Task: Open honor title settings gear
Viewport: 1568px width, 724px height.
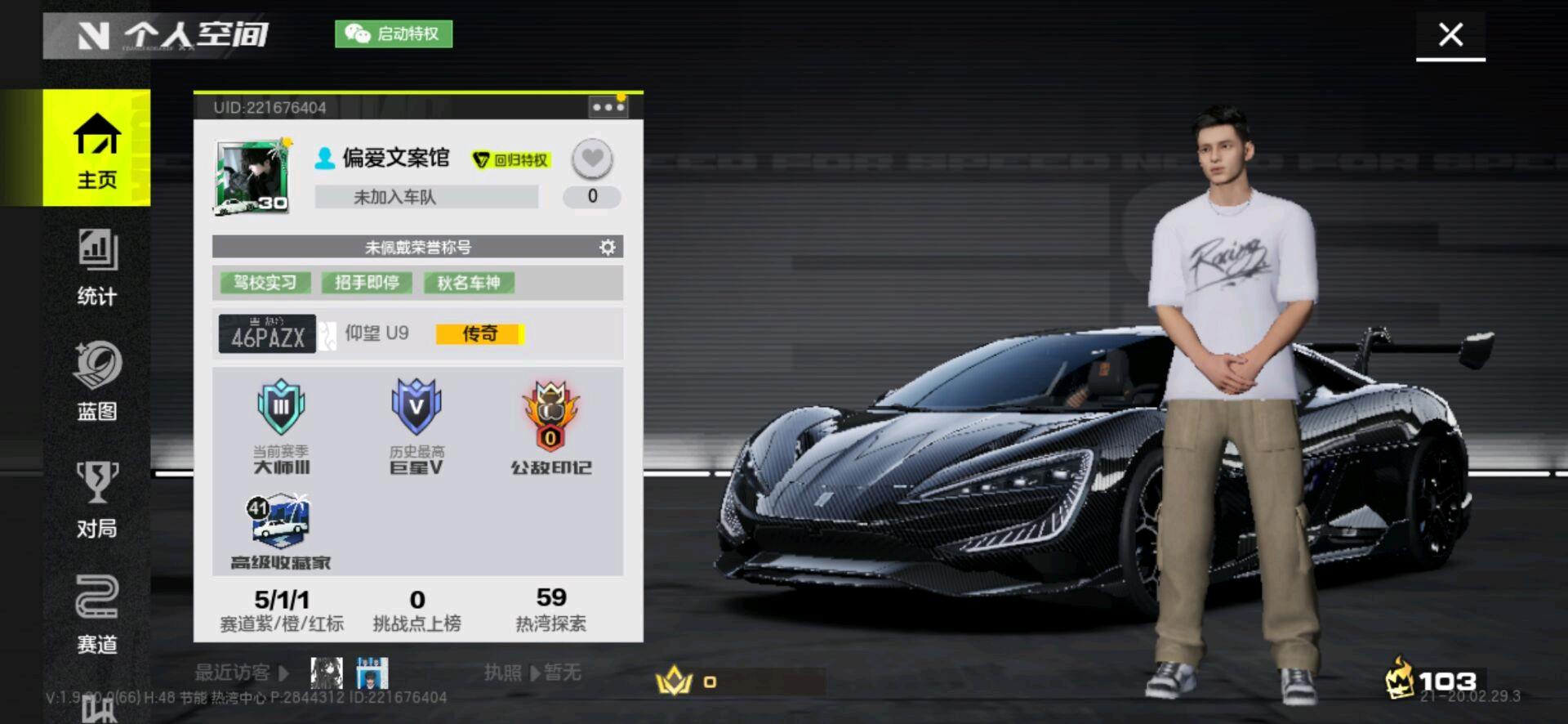Action: (x=607, y=247)
